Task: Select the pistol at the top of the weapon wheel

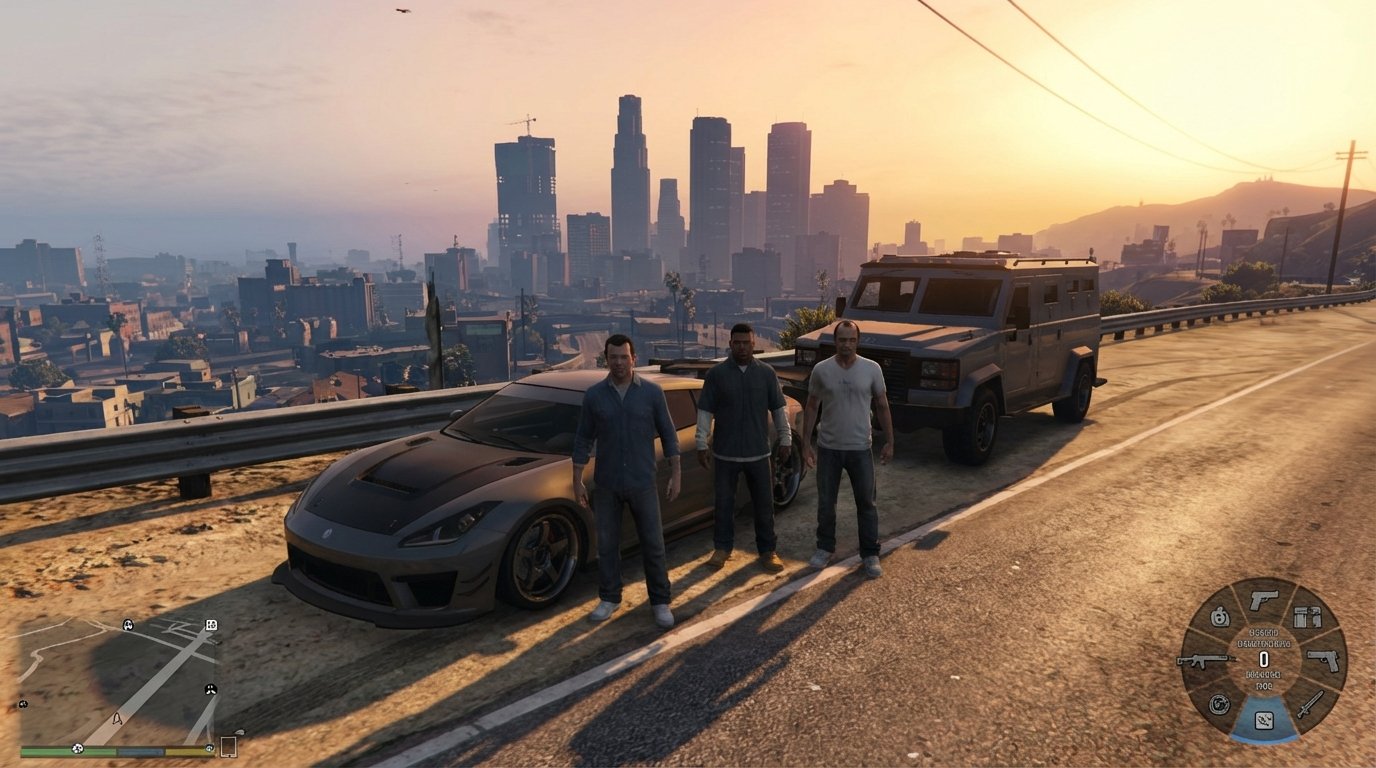Action: [x=1263, y=600]
